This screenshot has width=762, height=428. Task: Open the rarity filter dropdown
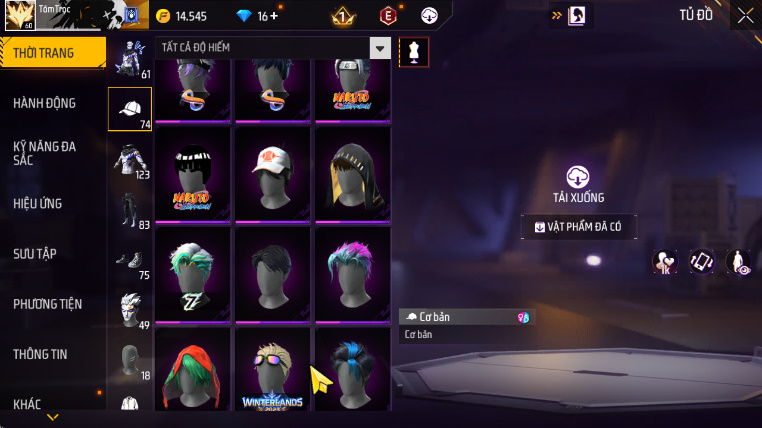379,48
